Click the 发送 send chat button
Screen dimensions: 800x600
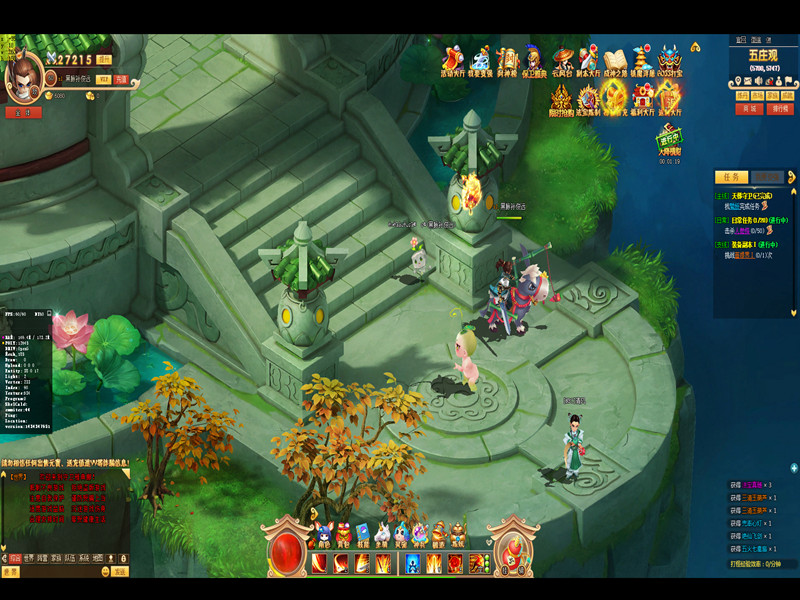point(119,572)
